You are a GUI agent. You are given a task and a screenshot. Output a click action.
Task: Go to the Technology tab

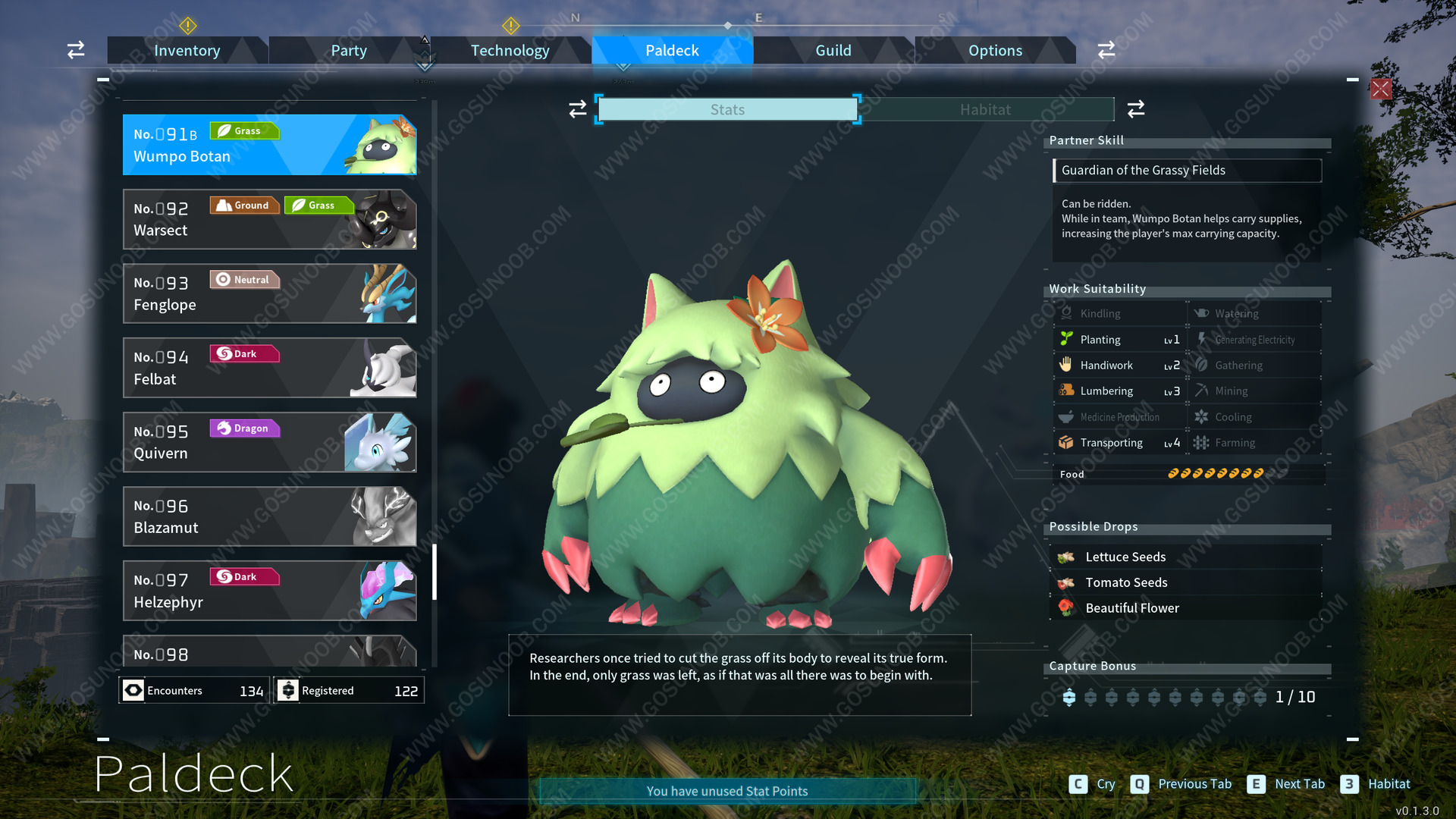click(510, 51)
